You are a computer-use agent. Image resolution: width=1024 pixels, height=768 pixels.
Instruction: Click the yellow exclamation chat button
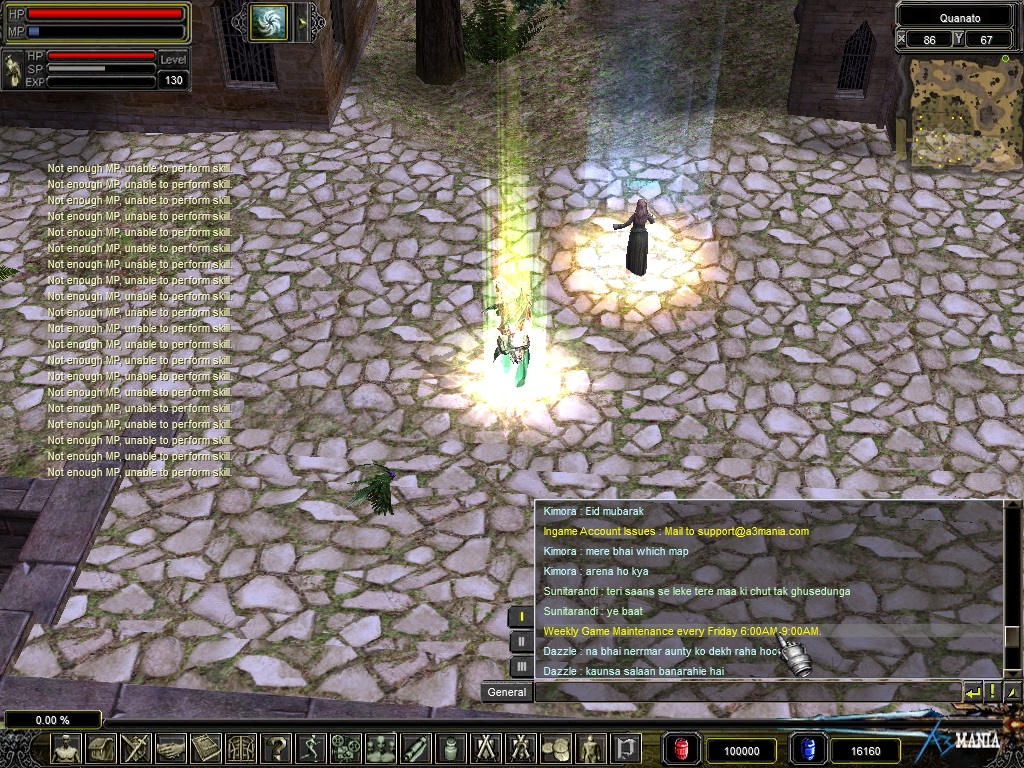point(993,692)
